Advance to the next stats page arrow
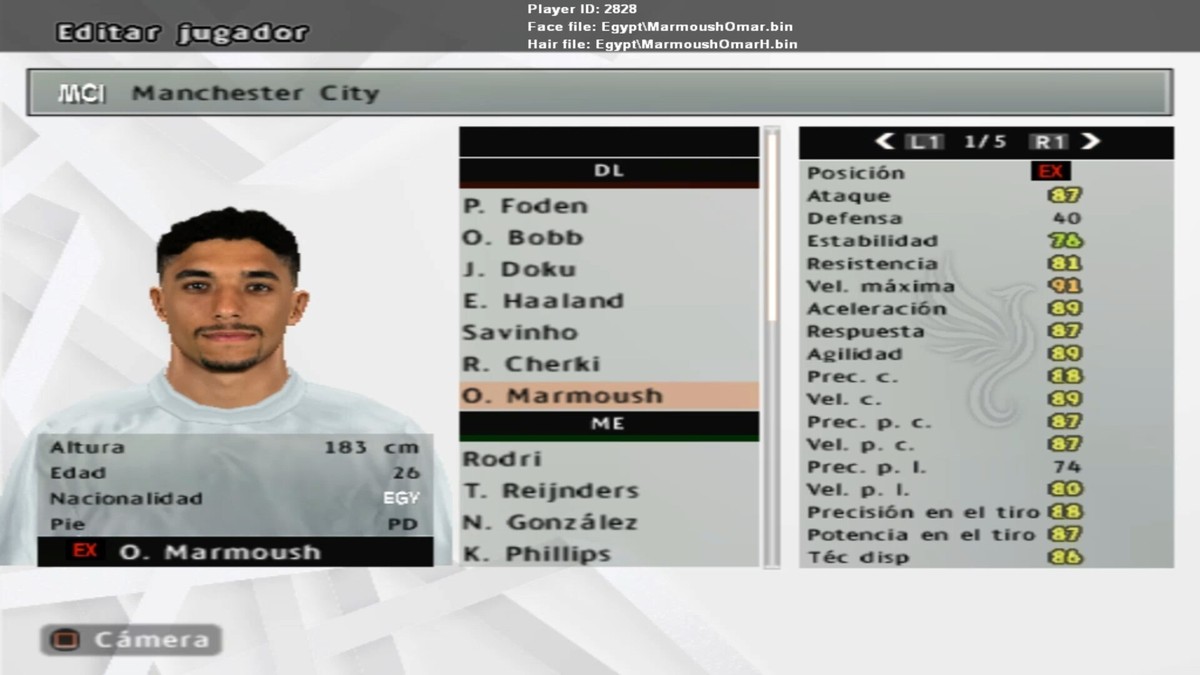Screen dimensions: 1200x675 (1091, 142)
